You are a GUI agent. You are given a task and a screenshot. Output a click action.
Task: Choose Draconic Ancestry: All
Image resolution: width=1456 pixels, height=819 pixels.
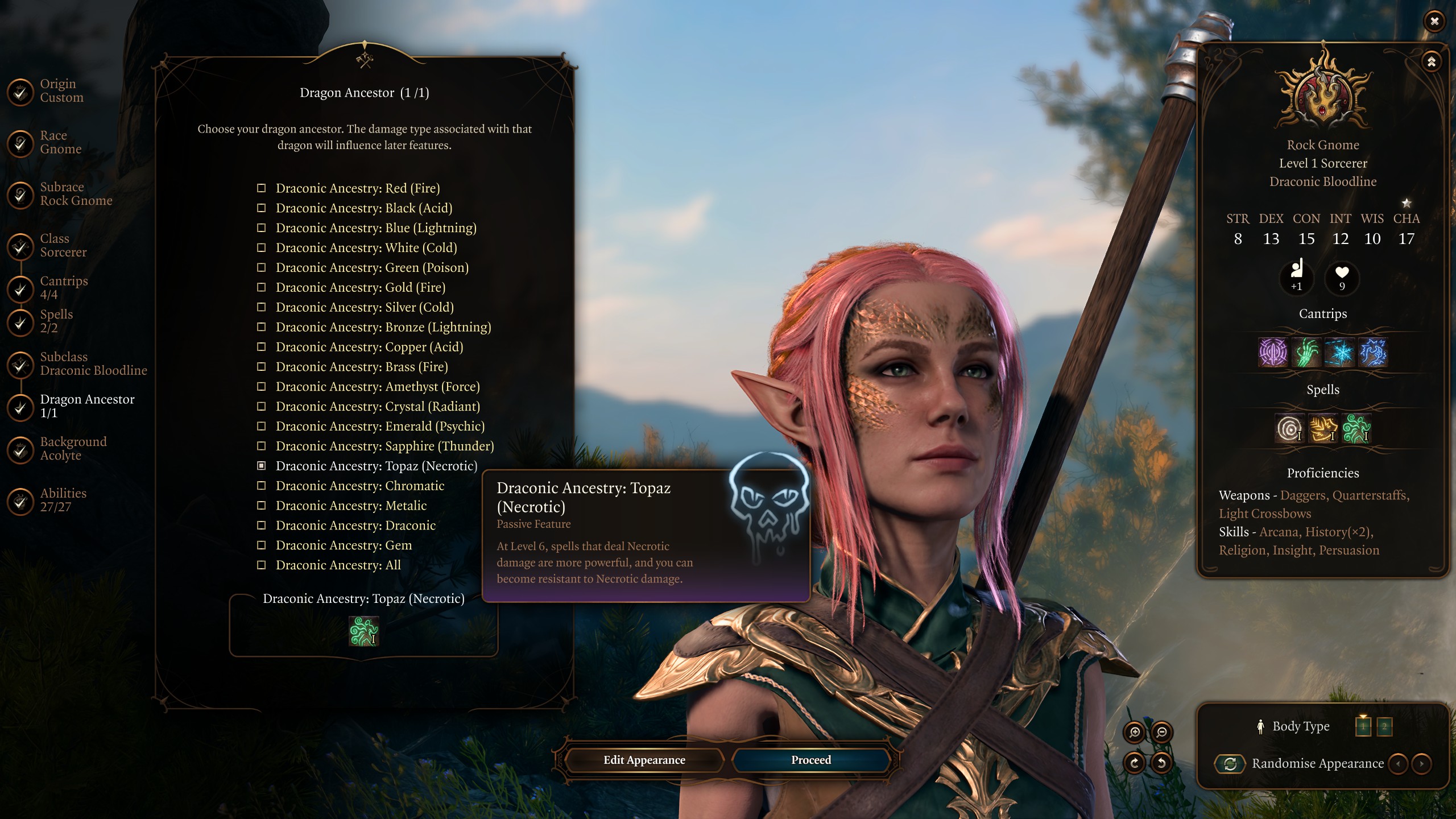point(338,565)
